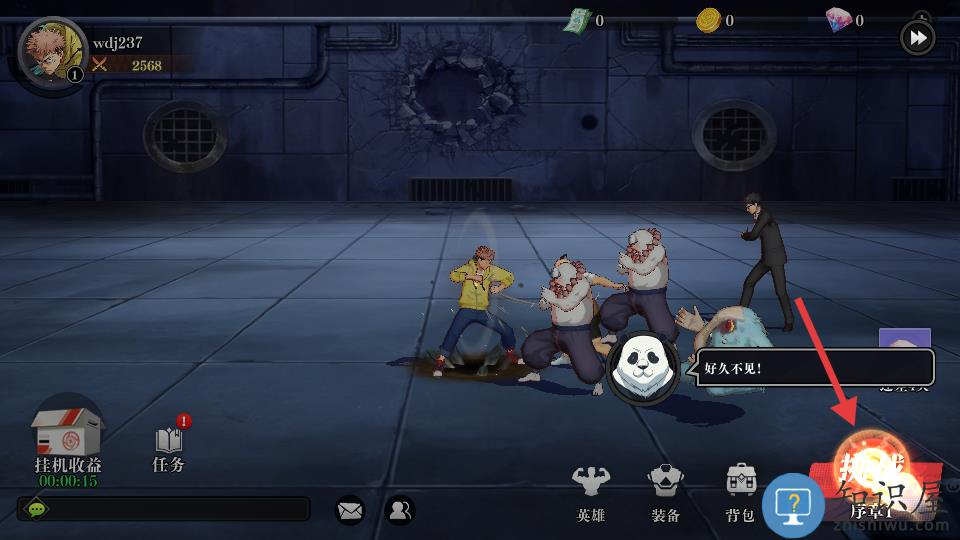The width and height of the screenshot is (960, 540).
Task: Open the 背包 backpack menu
Action: pos(740,492)
